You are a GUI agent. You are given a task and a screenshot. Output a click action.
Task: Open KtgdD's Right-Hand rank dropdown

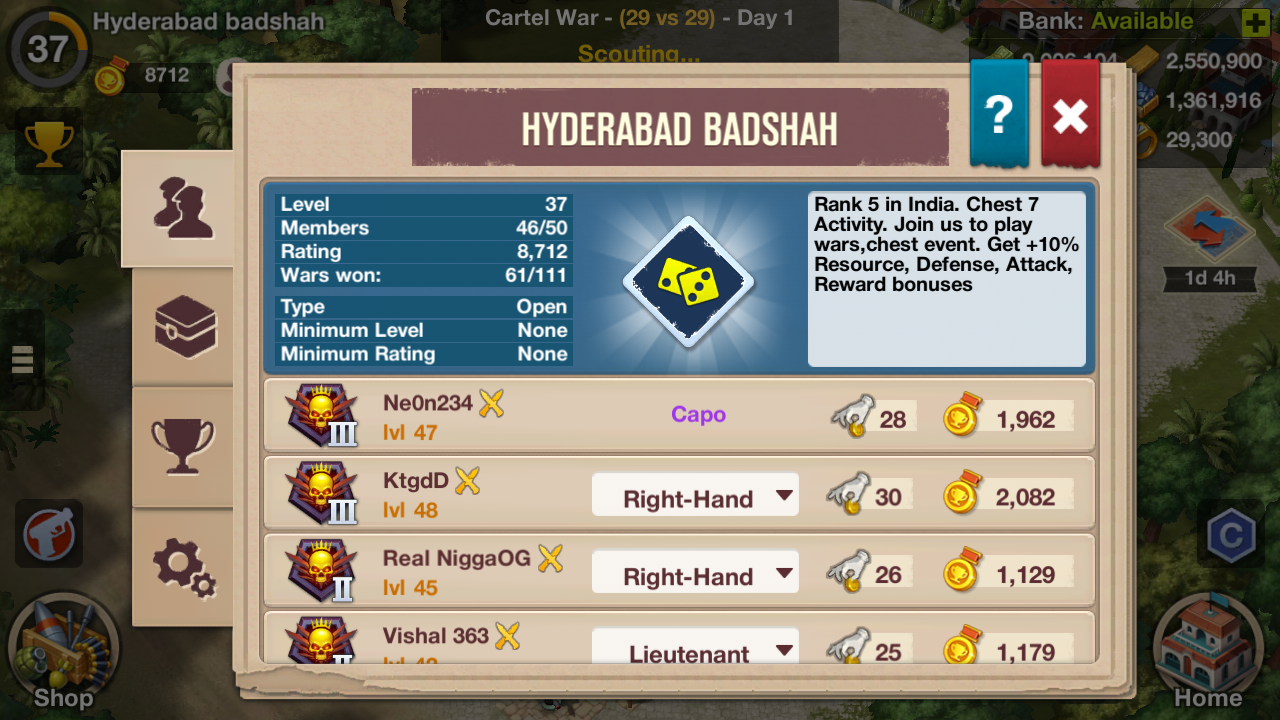[x=695, y=497]
